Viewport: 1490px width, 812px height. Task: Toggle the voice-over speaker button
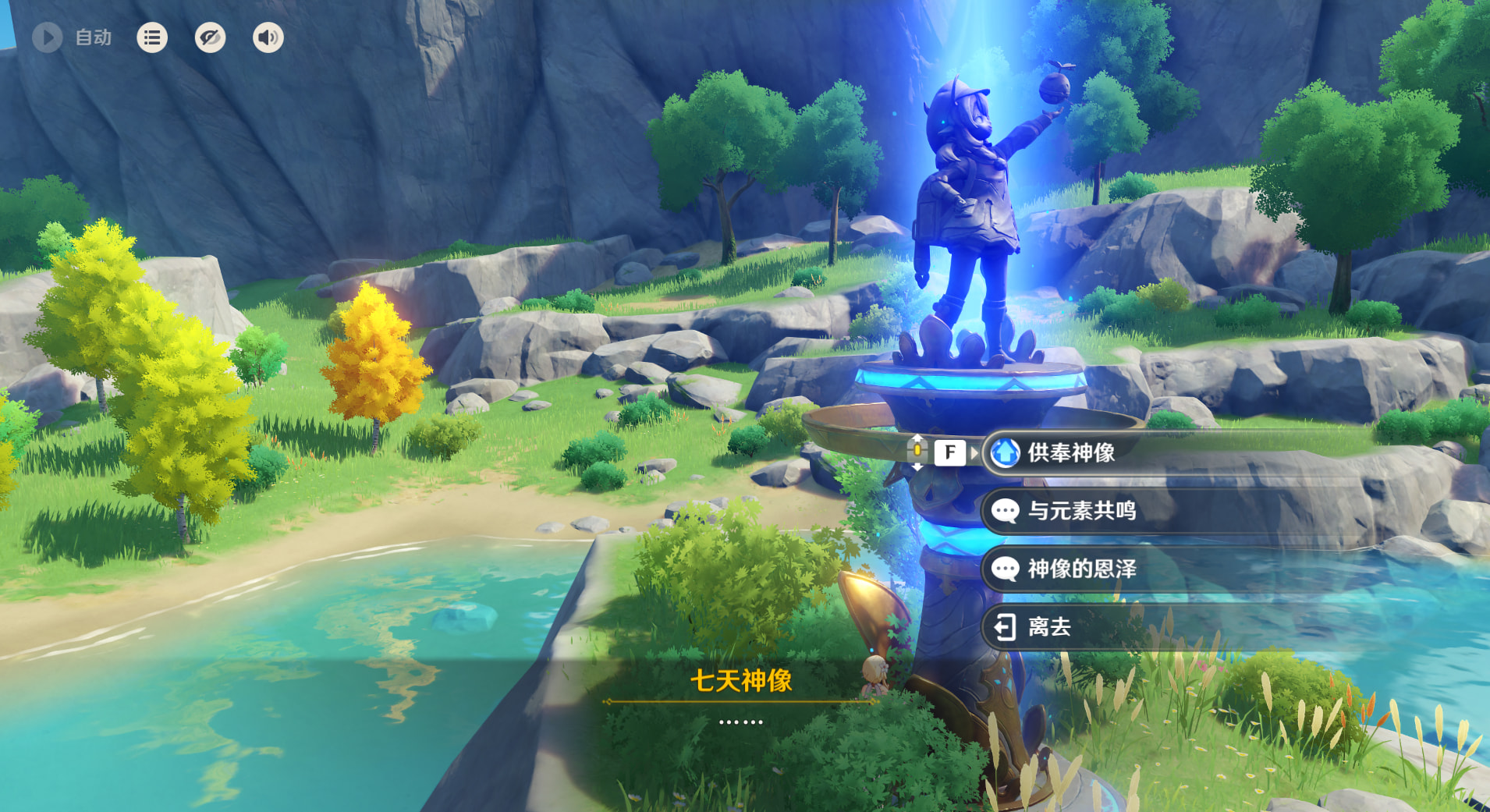pos(268,37)
